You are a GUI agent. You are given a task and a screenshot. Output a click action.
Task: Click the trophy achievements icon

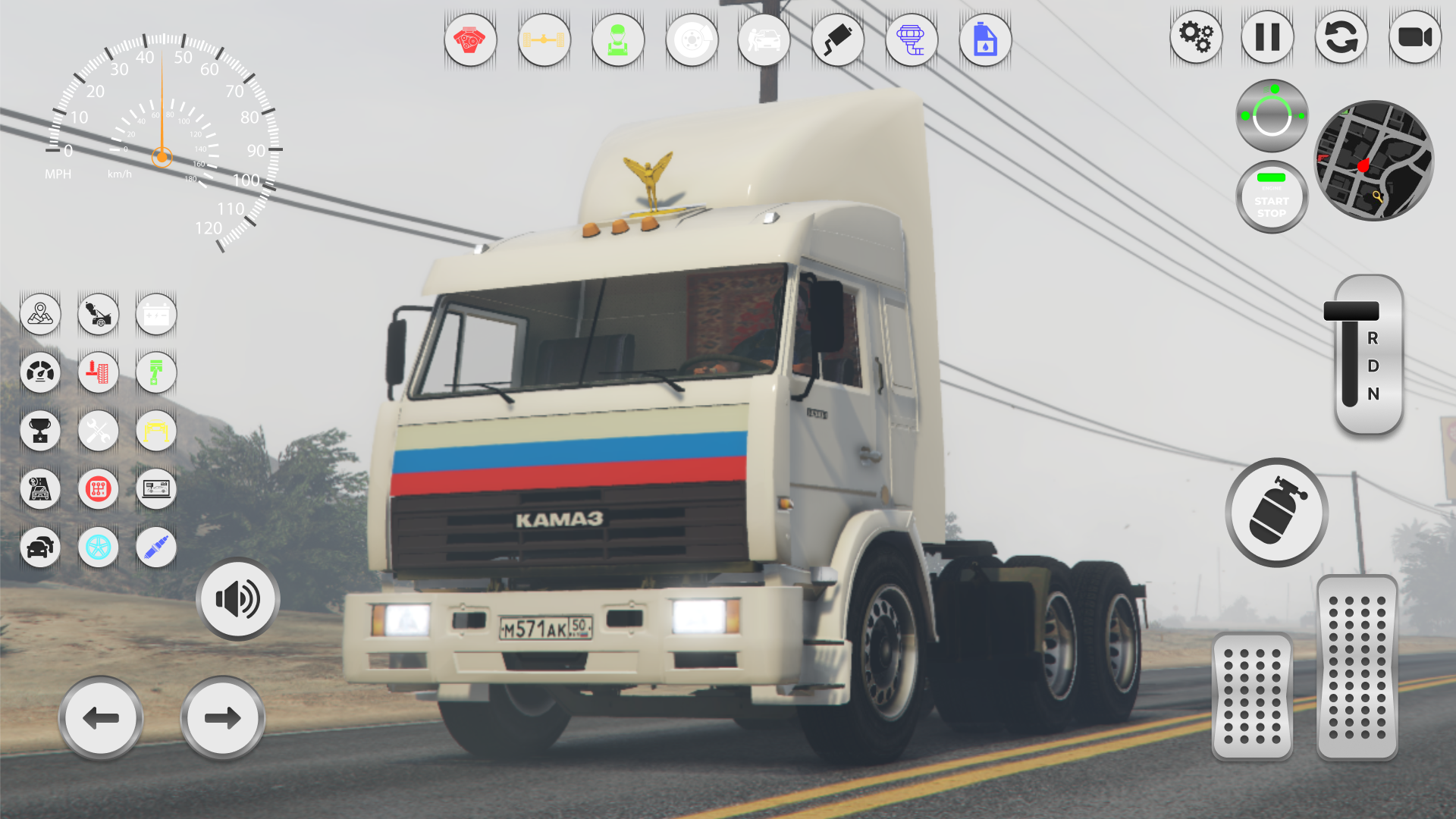click(40, 431)
